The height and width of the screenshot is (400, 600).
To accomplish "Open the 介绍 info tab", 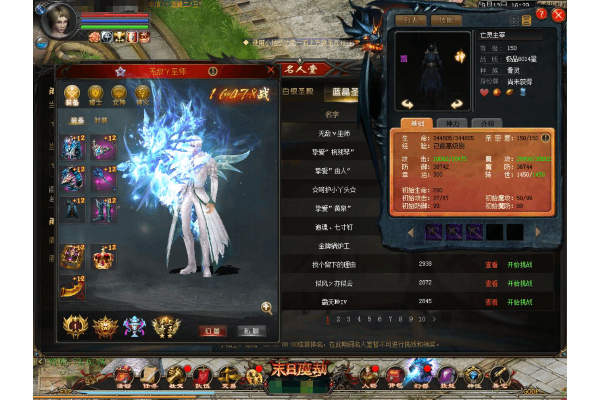I will [484, 122].
